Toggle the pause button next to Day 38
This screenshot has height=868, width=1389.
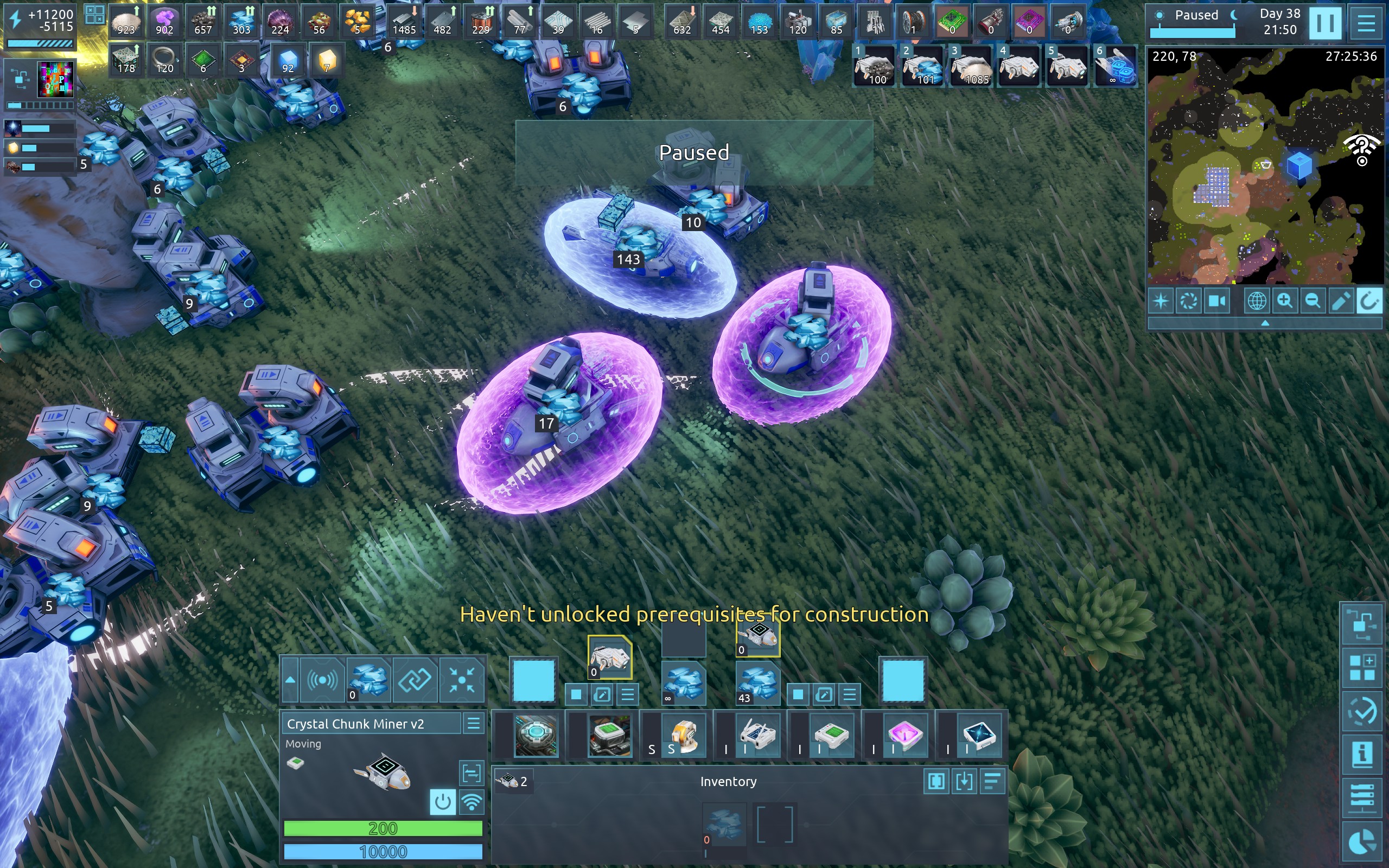1325,23
